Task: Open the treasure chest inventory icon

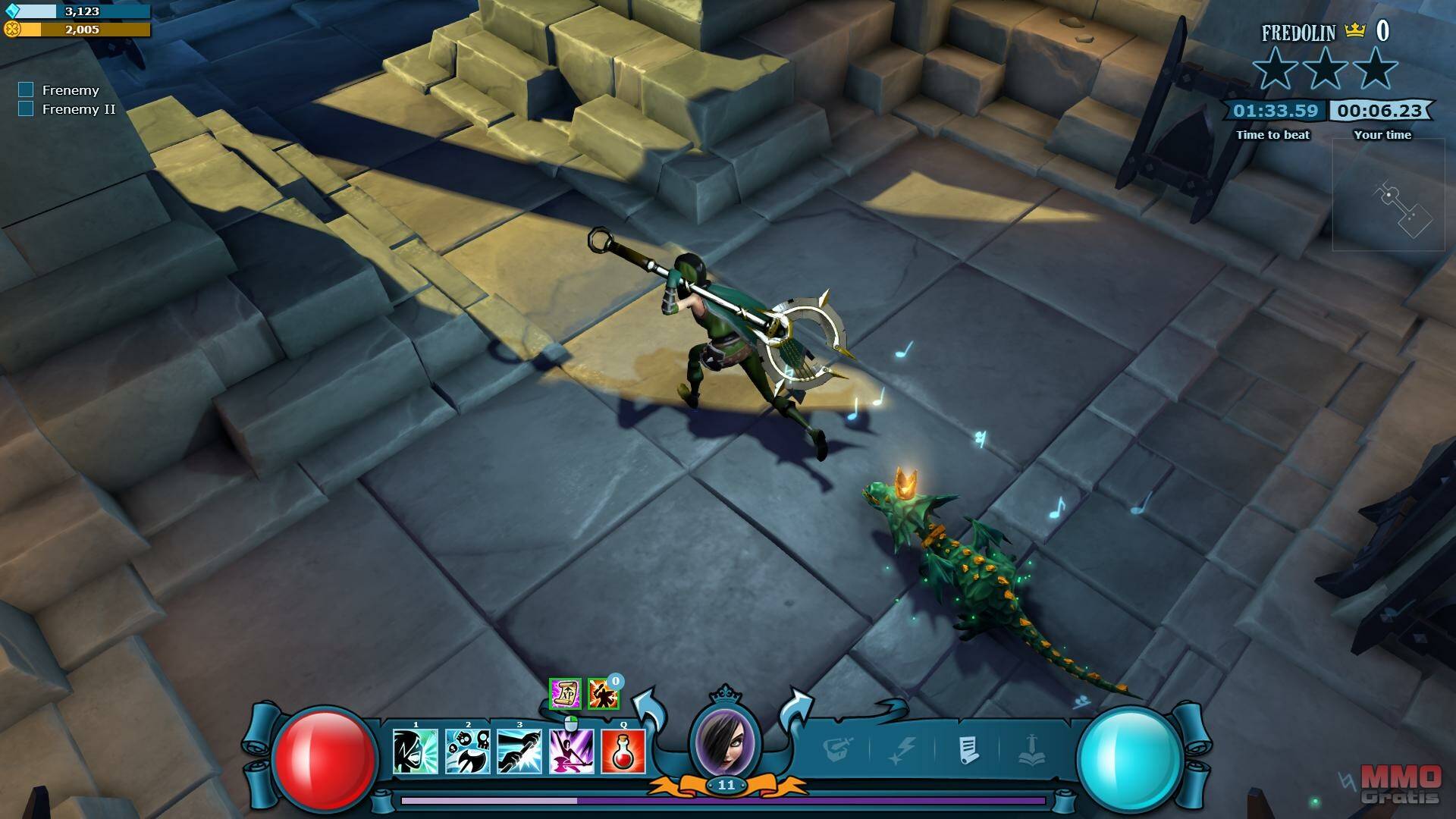Action: click(x=838, y=751)
